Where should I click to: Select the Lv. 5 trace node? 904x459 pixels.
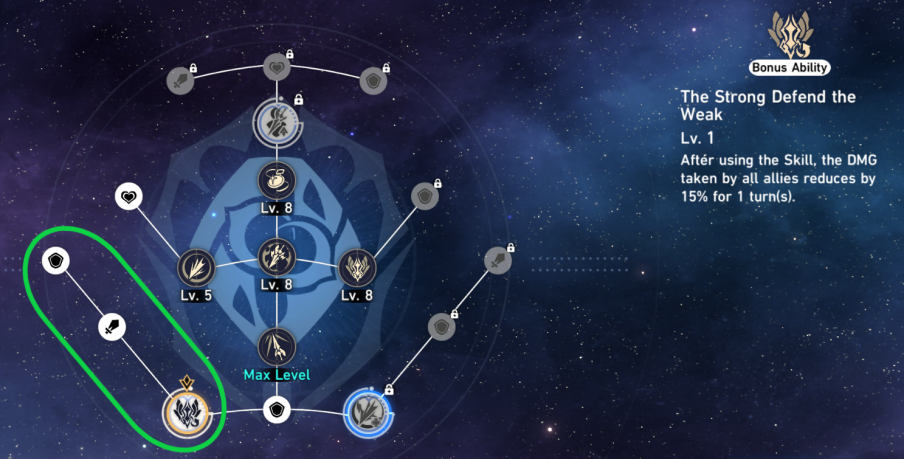tap(196, 268)
